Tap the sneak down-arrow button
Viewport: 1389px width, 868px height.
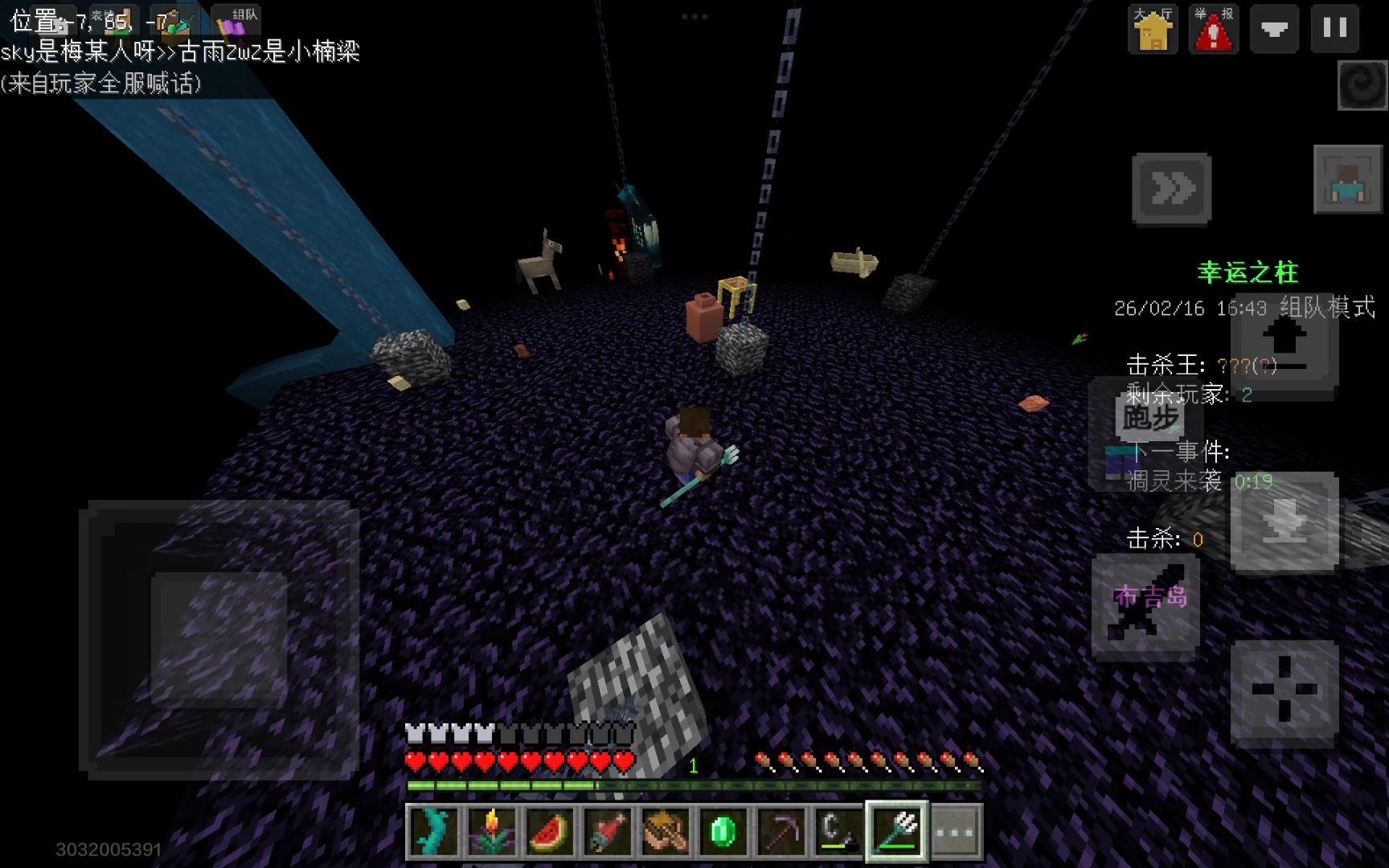[x=1284, y=522]
